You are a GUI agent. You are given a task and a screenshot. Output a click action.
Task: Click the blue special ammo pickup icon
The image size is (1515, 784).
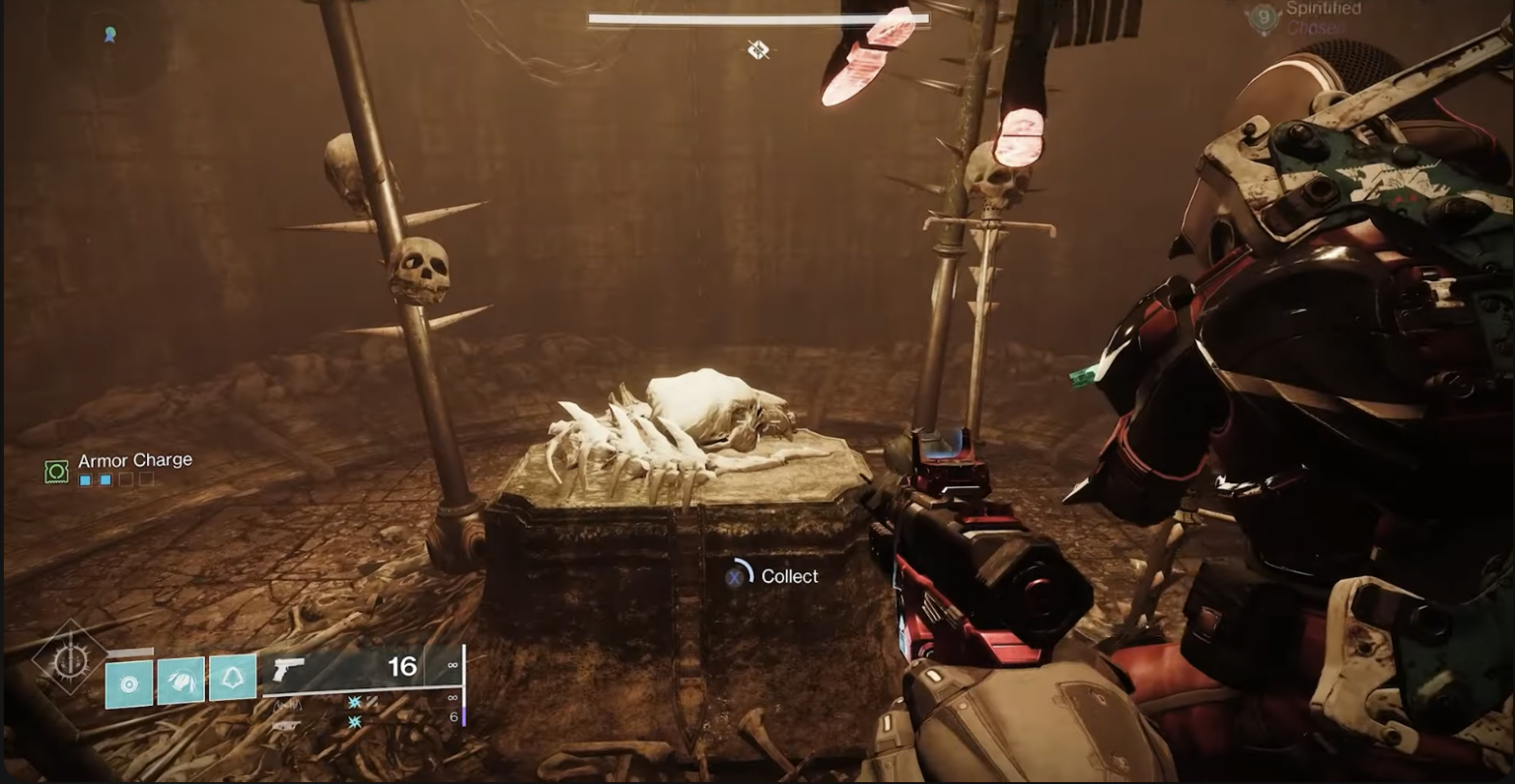point(354,704)
